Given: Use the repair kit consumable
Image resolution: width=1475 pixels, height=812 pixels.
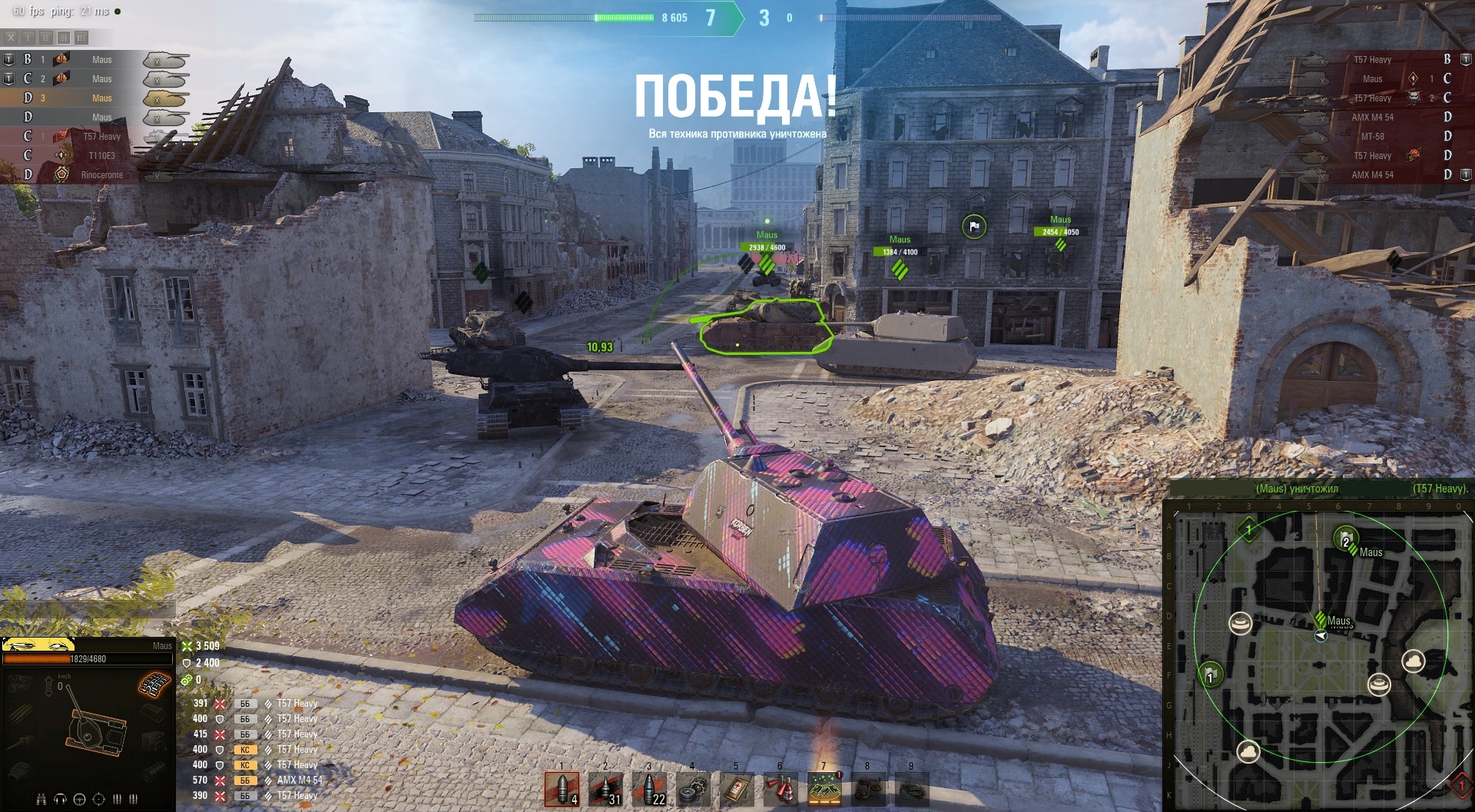Looking at the screenshot, I should (693, 790).
